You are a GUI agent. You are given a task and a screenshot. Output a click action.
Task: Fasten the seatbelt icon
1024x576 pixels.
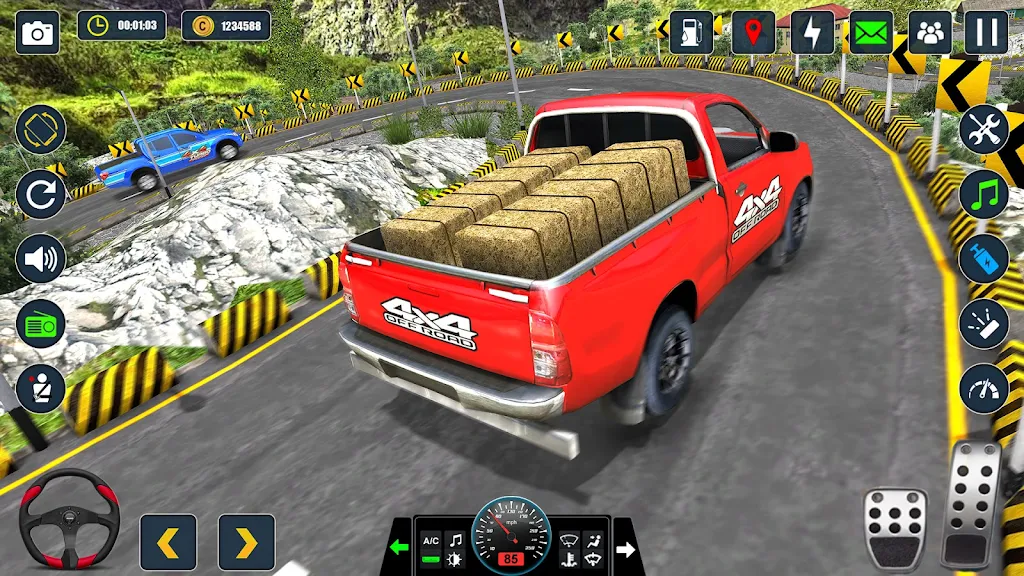tap(41, 389)
